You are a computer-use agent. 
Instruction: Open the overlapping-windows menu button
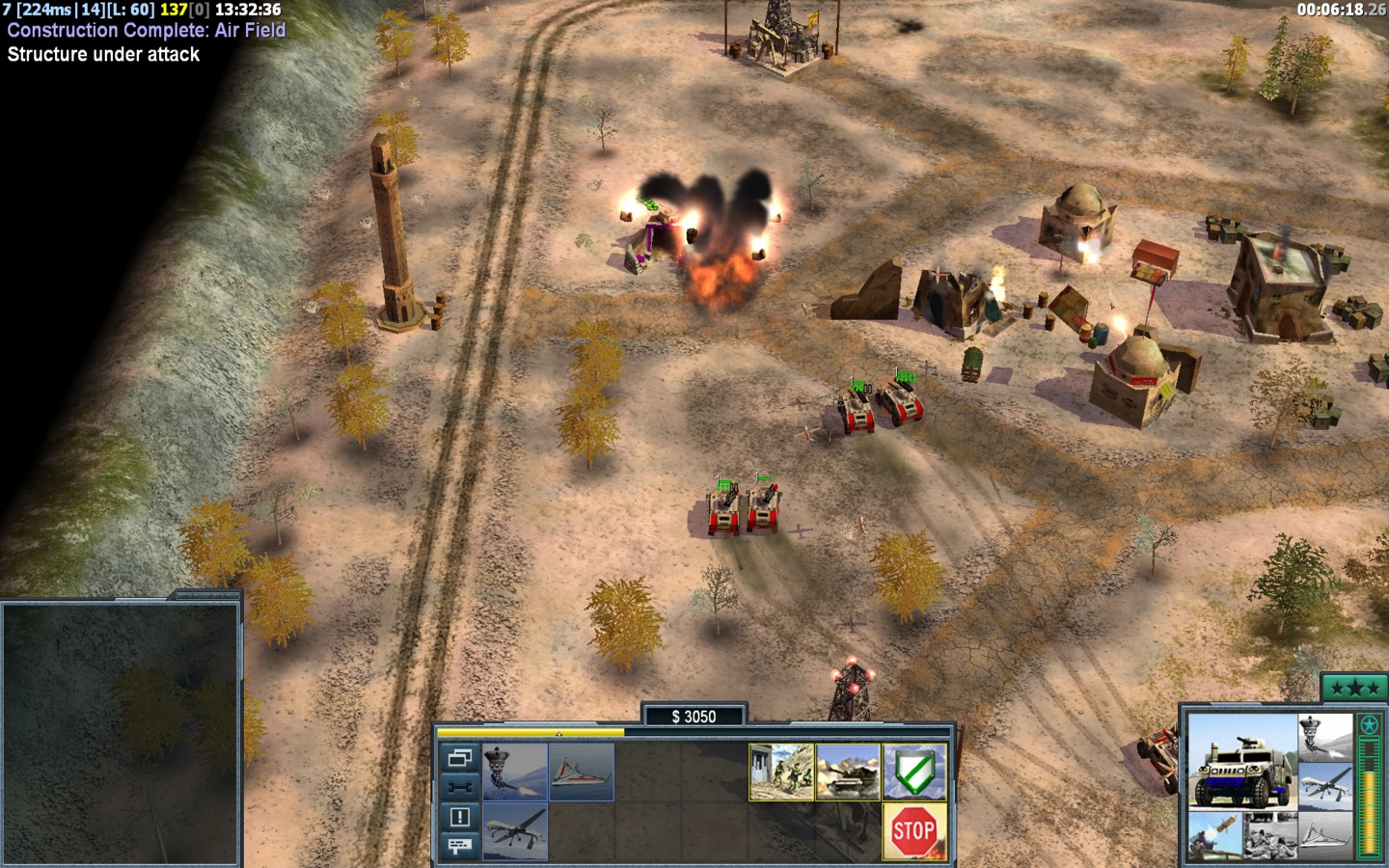460,758
